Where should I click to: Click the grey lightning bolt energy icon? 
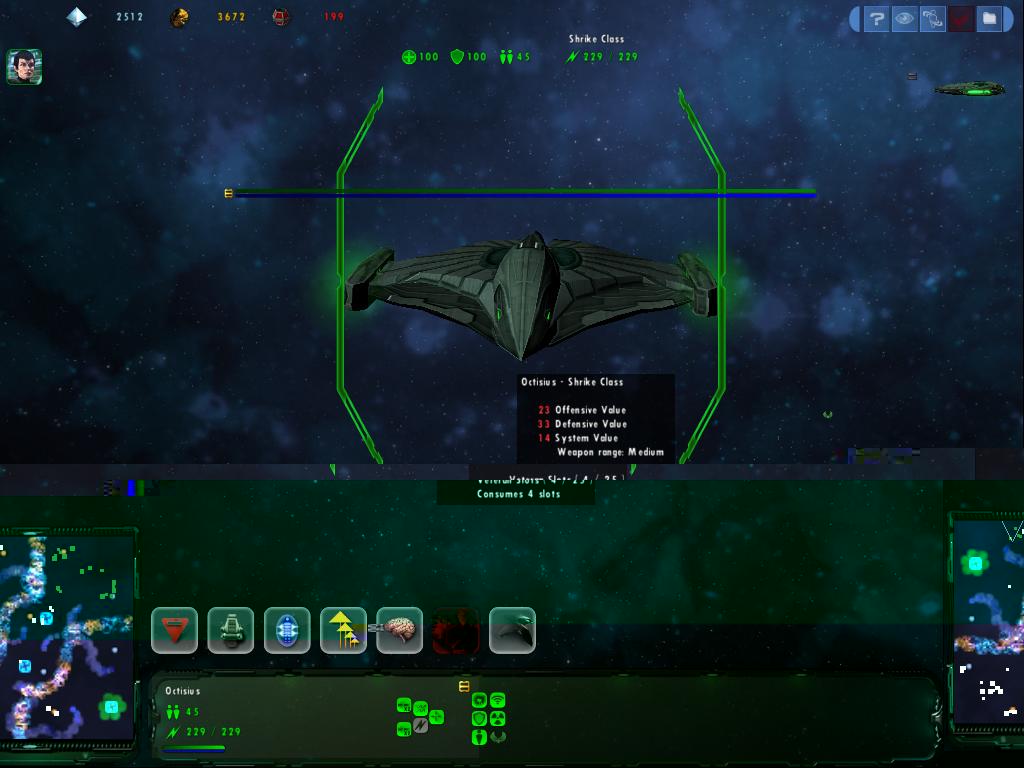[421, 726]
